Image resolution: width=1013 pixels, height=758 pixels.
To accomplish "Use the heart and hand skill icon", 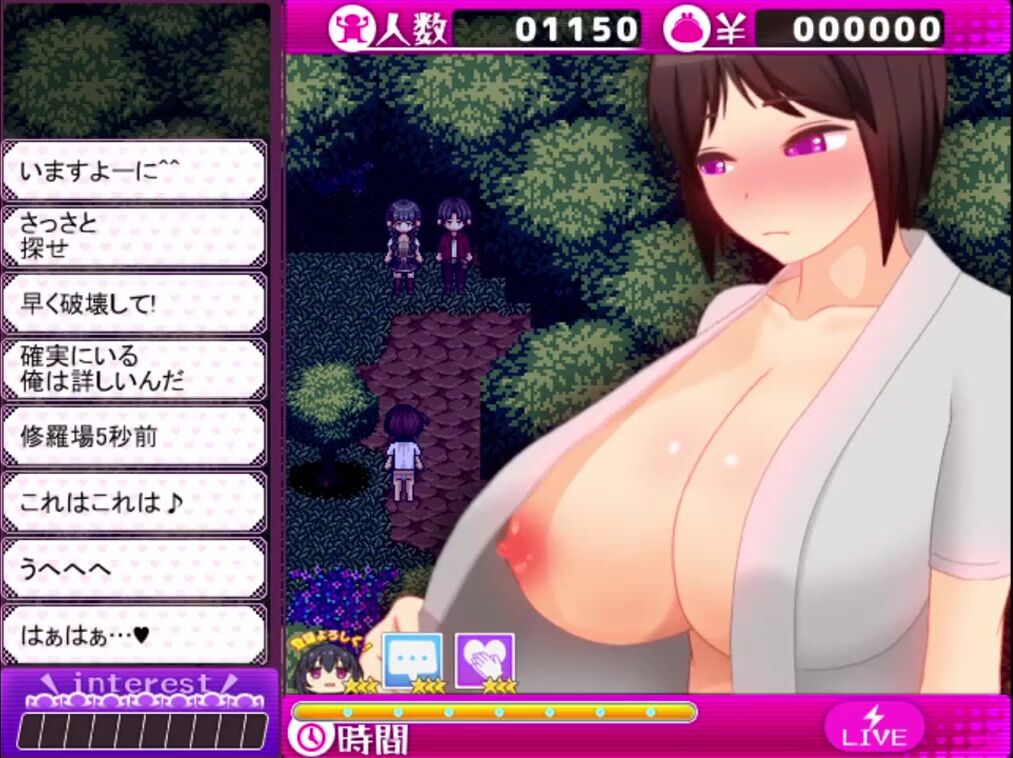I will [485, 660].
